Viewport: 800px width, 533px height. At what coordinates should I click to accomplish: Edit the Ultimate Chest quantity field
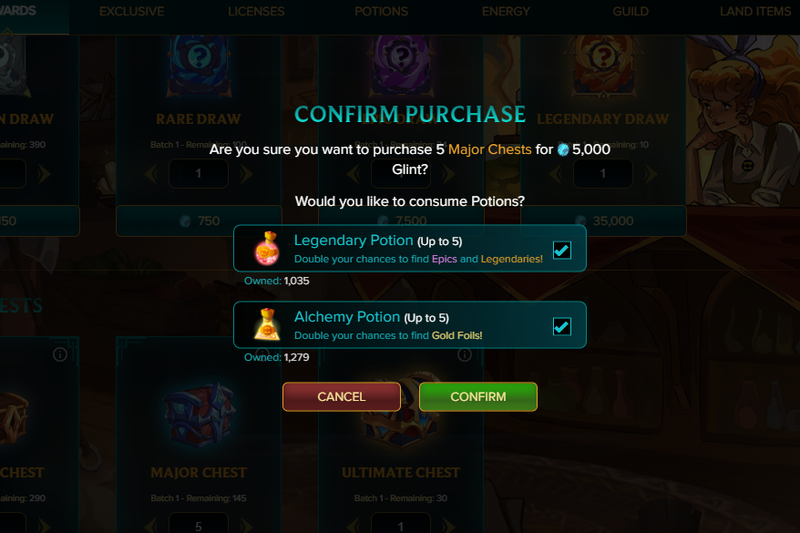pos(401,525)
